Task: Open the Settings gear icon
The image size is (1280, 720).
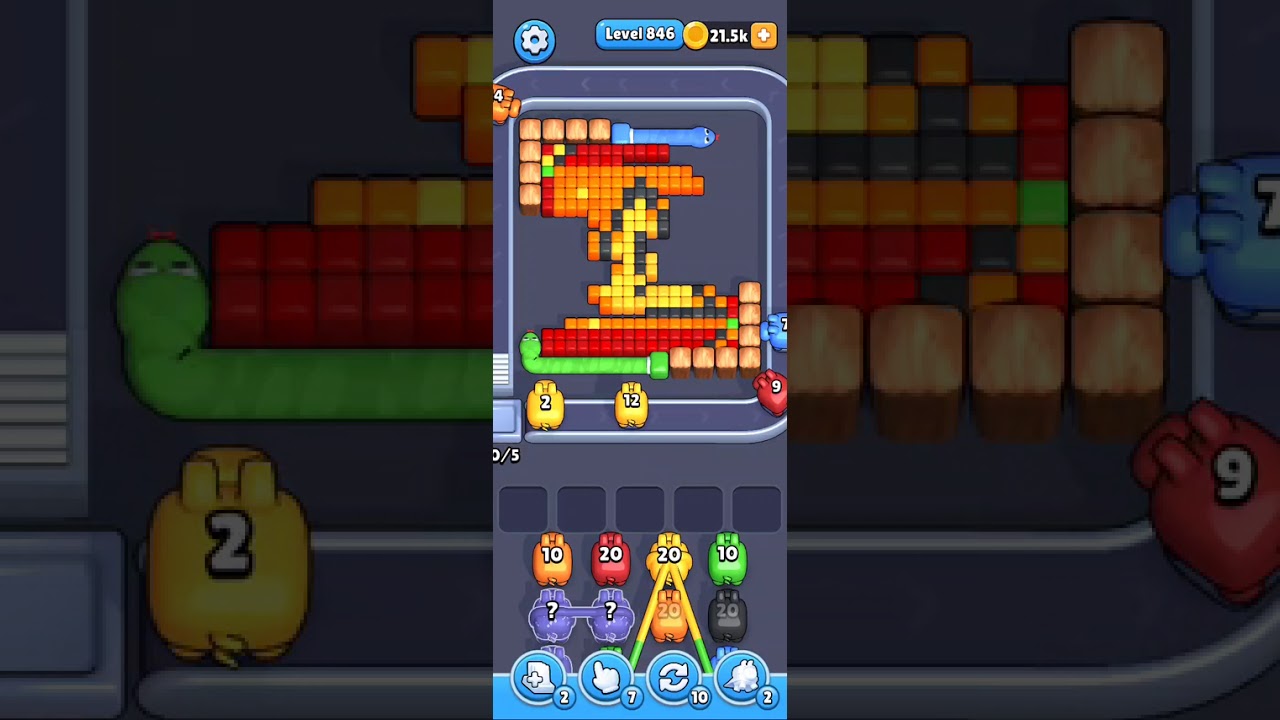Action: (x=534, y=38)
